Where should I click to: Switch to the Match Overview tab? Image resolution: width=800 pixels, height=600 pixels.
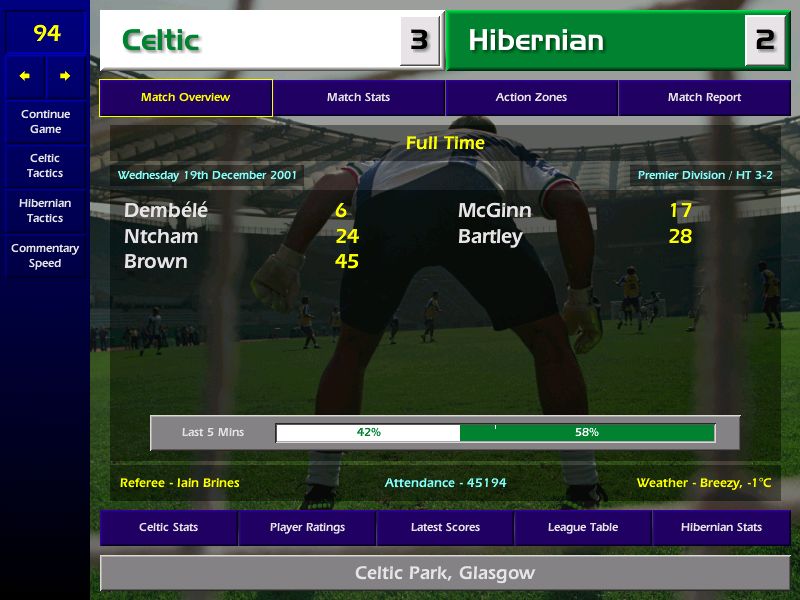tap(185, 98)
